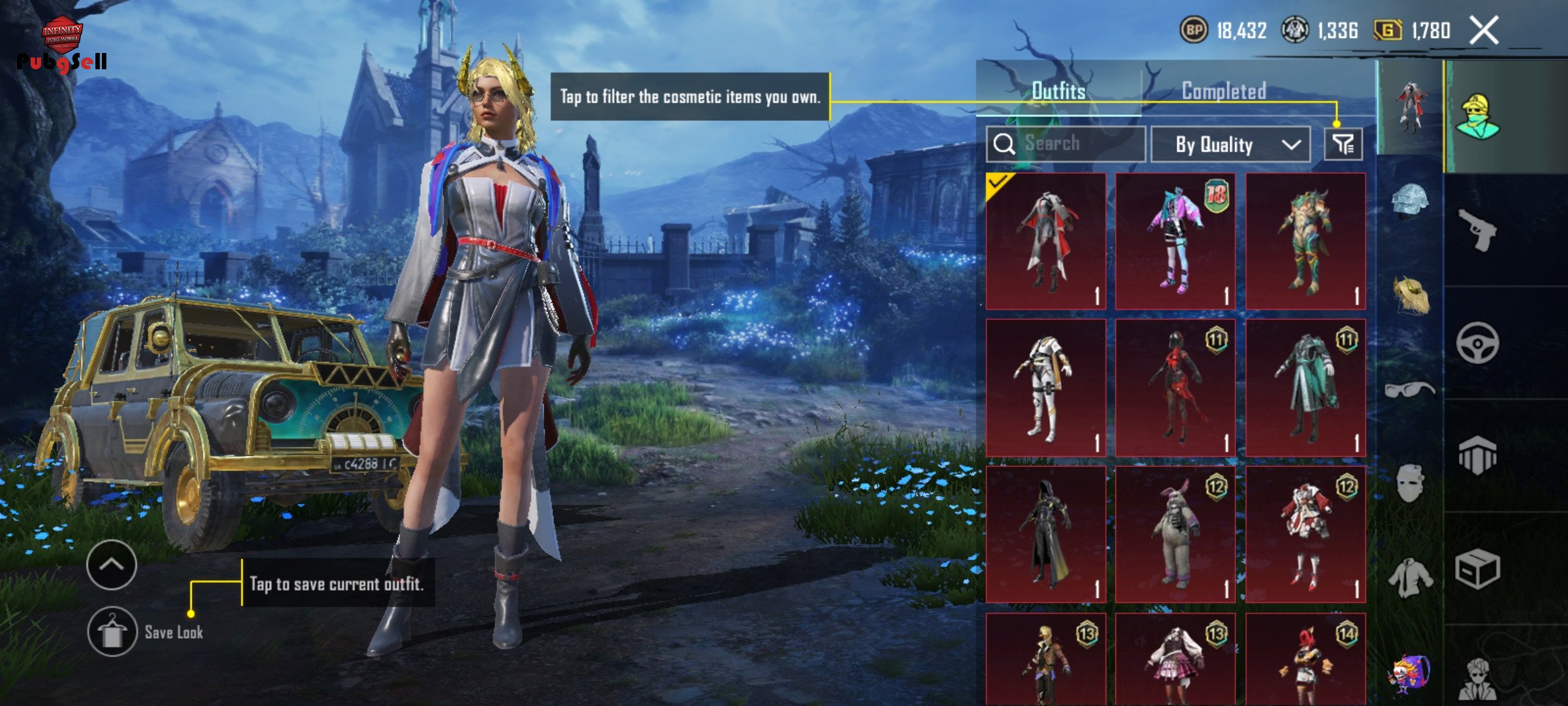Image resolution: width=1568 pixels, height=706 pixels.
Task: Select the teal robed outfit with 11 badge
Action: click(x=1305, y=388)
